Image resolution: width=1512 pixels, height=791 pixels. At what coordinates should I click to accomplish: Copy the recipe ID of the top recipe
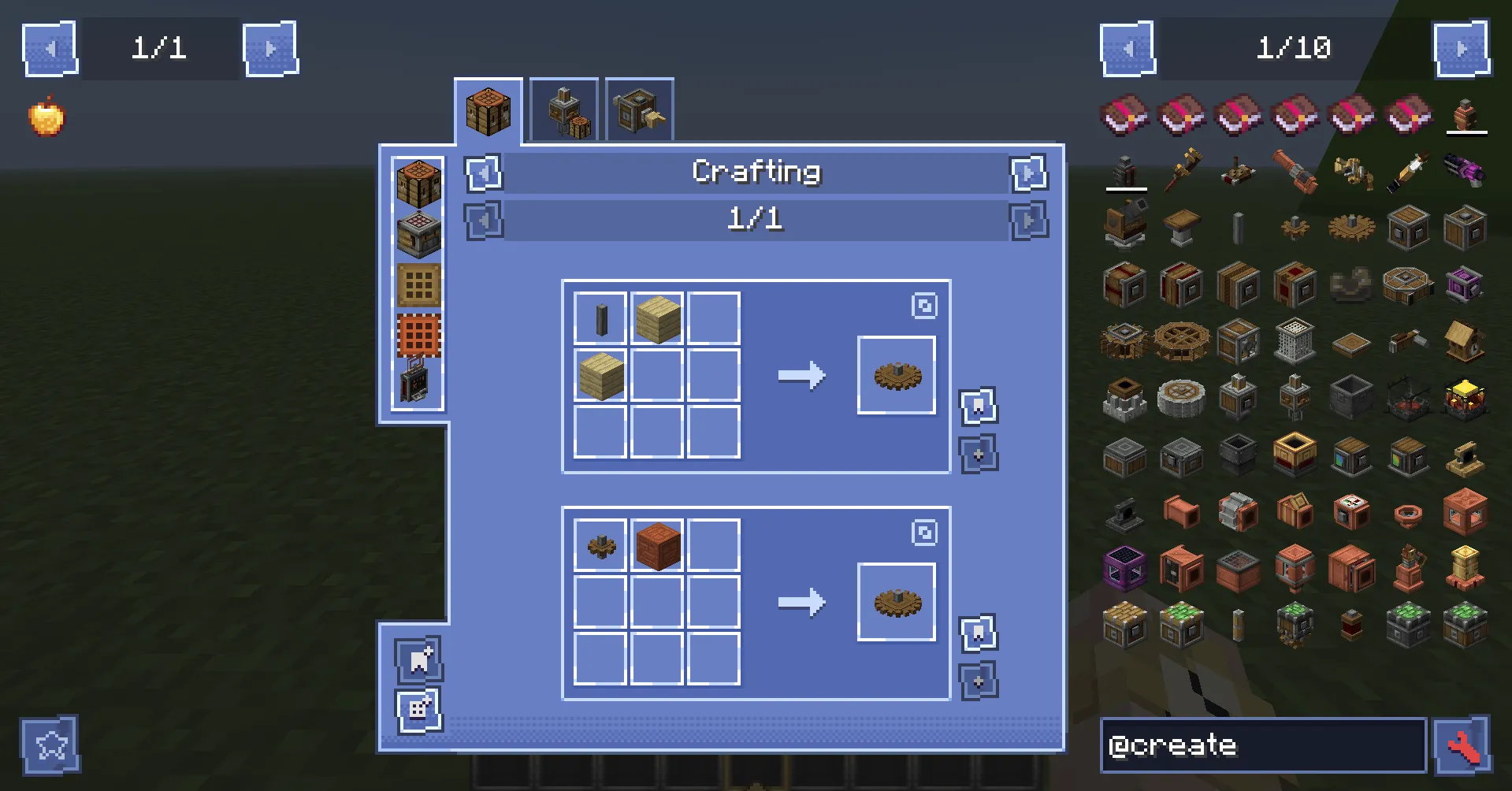click(925, 306)
